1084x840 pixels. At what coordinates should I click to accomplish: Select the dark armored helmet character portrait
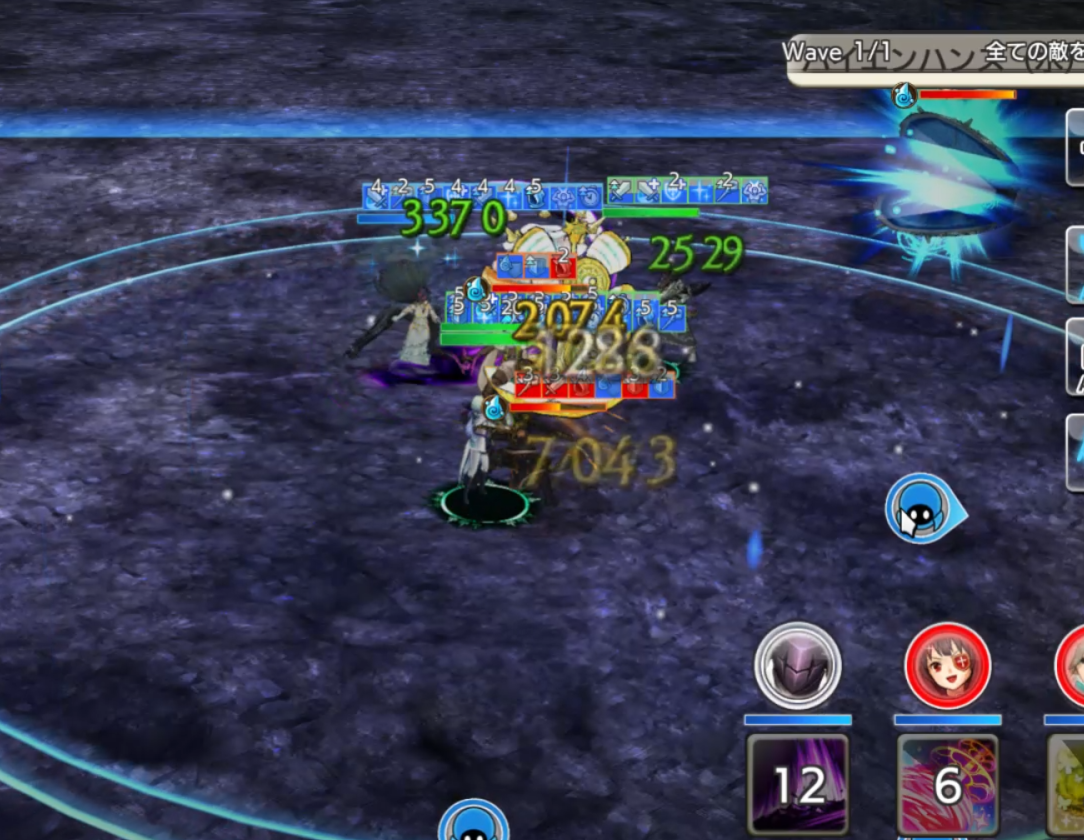tap(797, 666)
